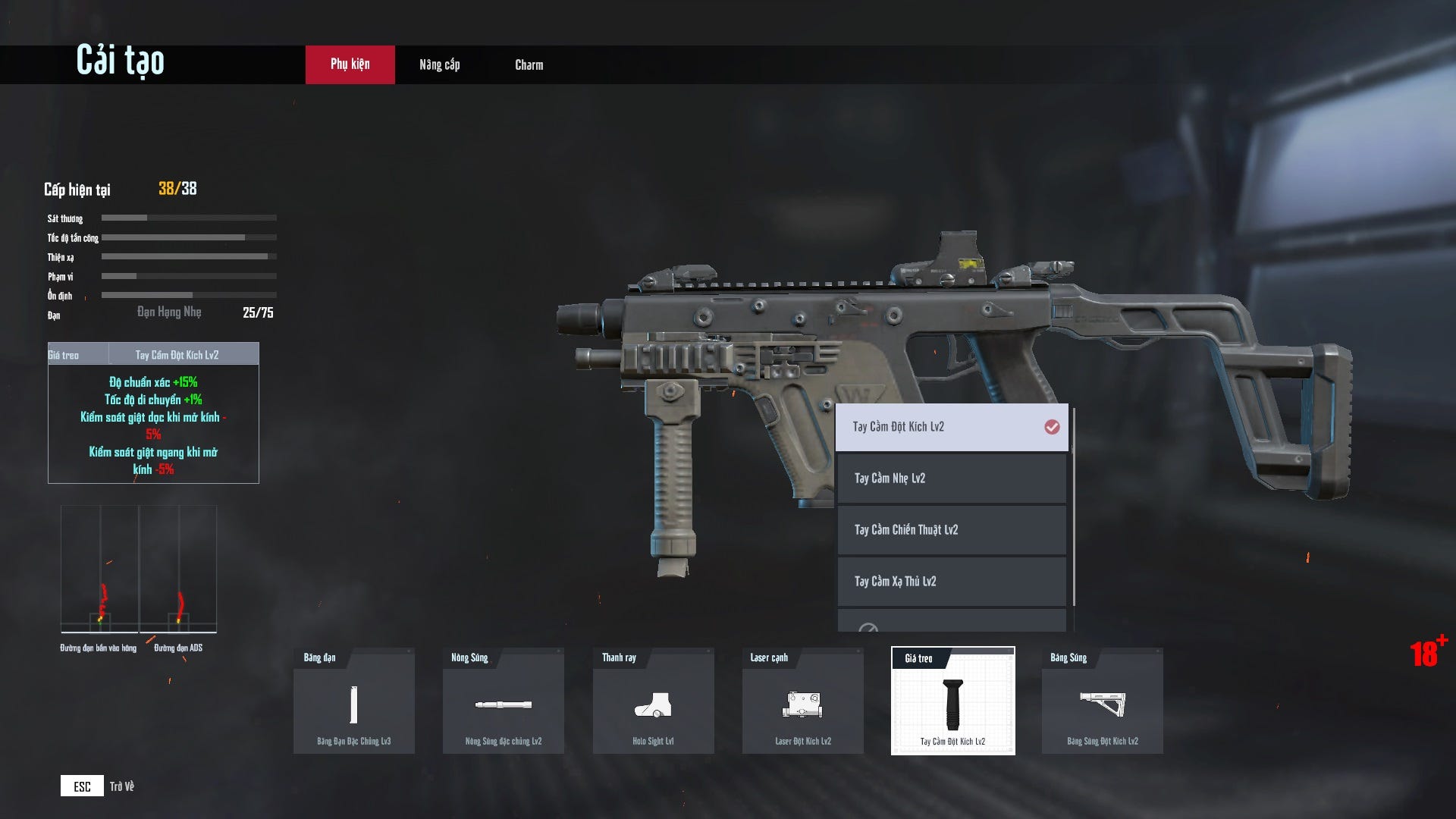This screenshot has width=1456, height=819.
Task: Choose the Báng Súng stock slot
Action: (1102, 701)
